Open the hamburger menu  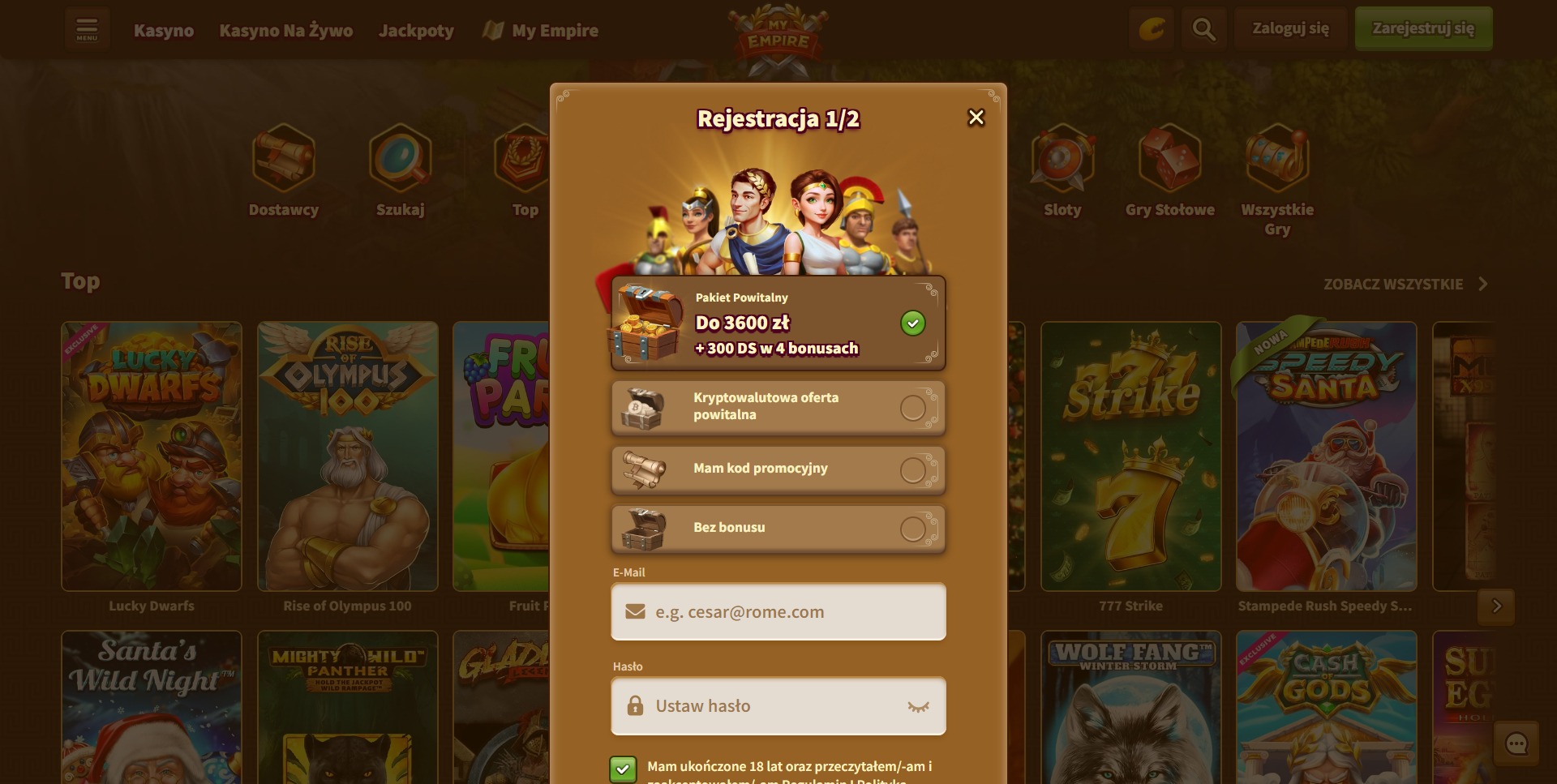(x=87, y=28)
